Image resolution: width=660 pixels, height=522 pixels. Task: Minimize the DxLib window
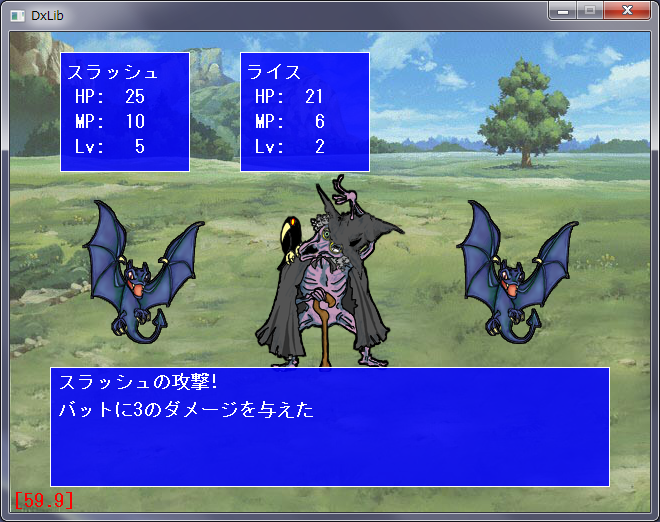click(564, 11)
